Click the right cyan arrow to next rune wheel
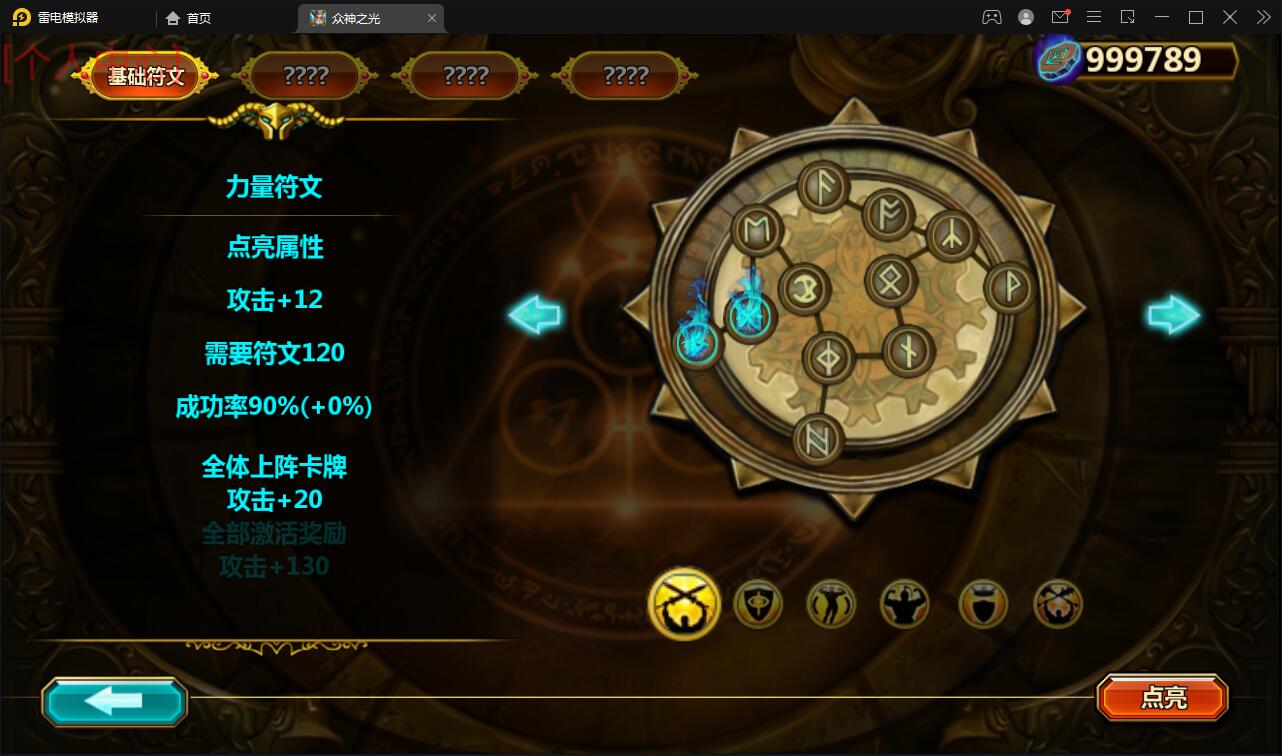The height and width of the screenshot is (756, 1282). (x=1174, y=315)
